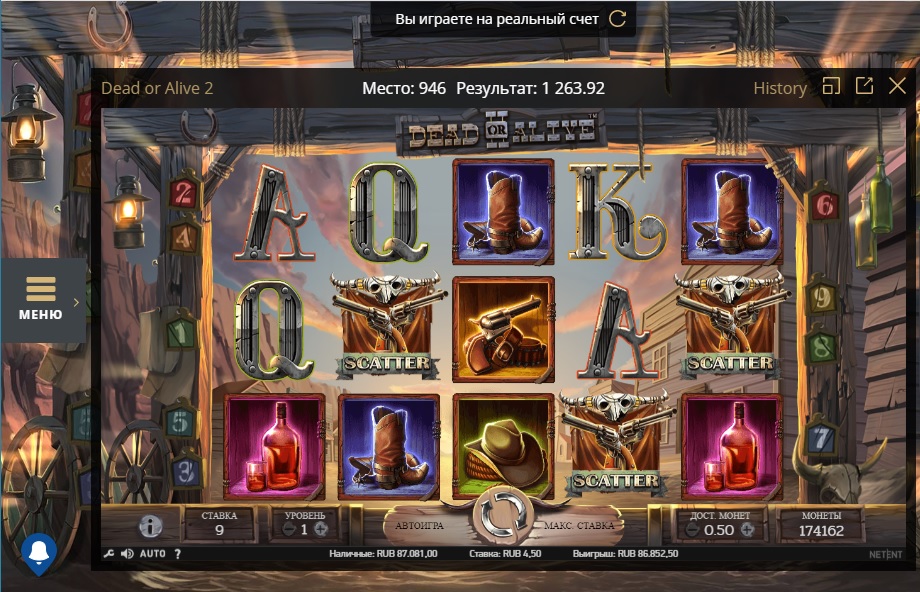This screenshot has width=920, height=592.
Task: Click the Dead or Alive 2 title link
Action: click(x=157, y=88)
